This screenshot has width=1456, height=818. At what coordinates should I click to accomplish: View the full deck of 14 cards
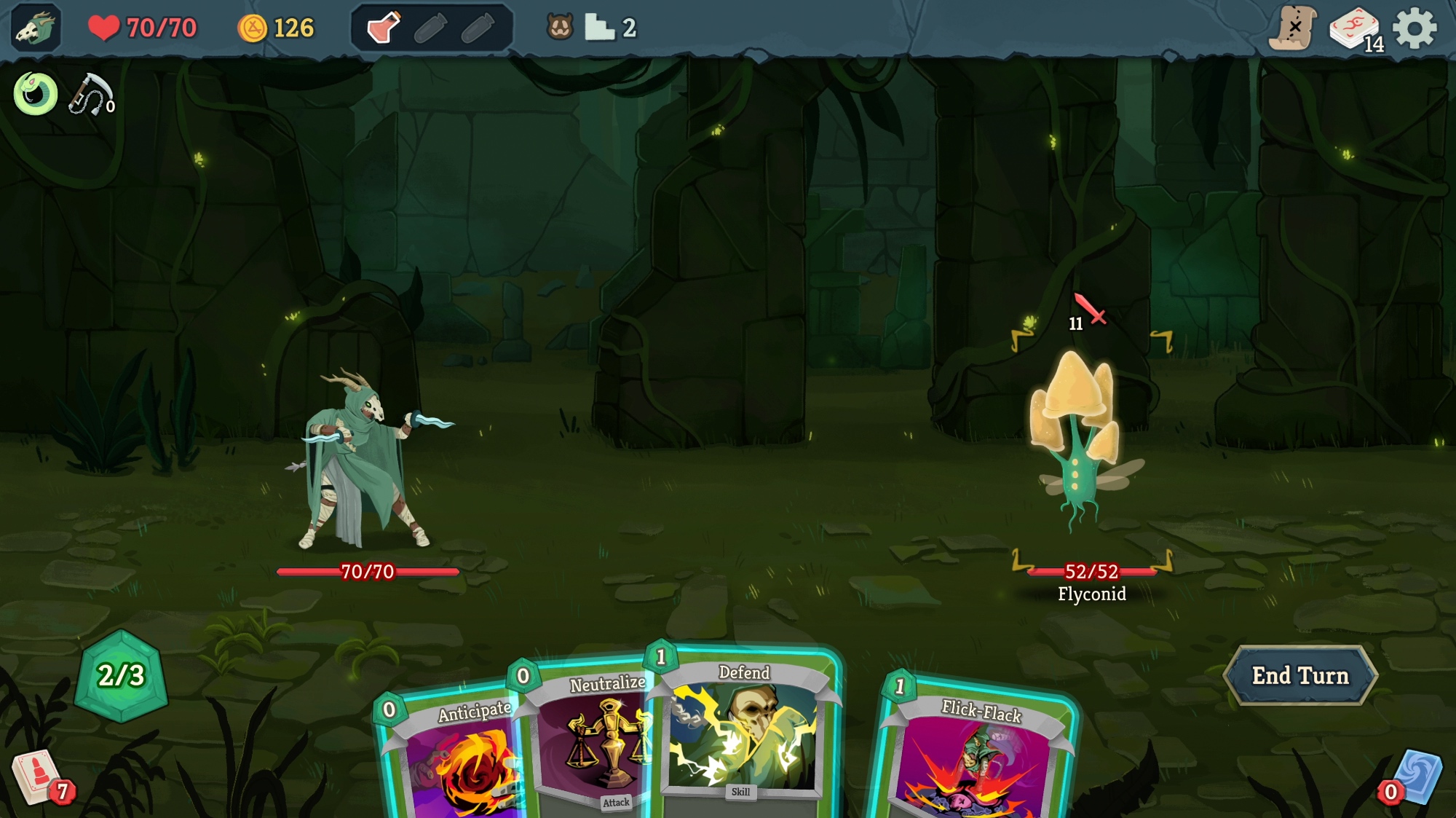1355,31
